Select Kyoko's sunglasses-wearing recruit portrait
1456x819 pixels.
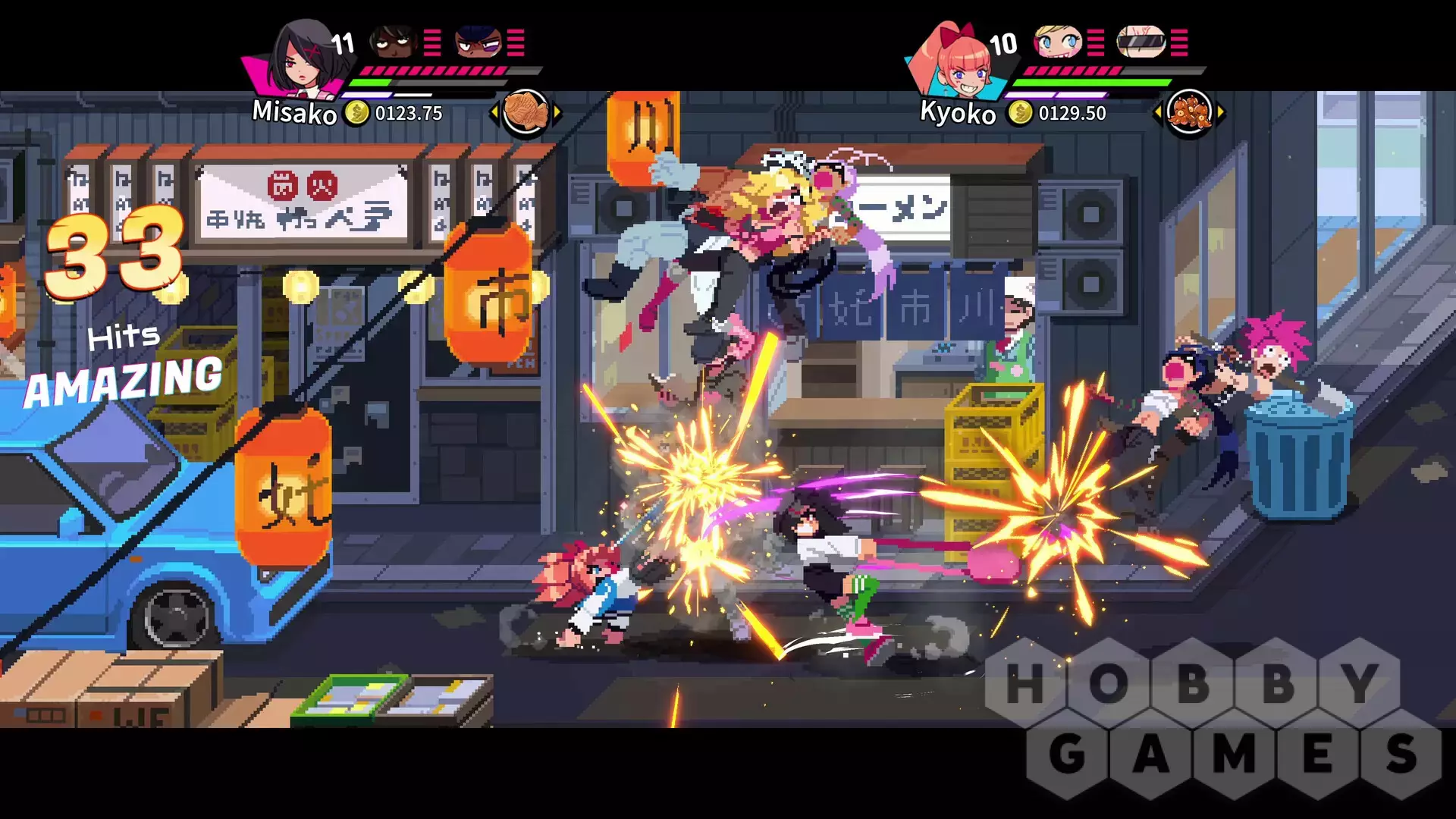tap(1141, 42)
